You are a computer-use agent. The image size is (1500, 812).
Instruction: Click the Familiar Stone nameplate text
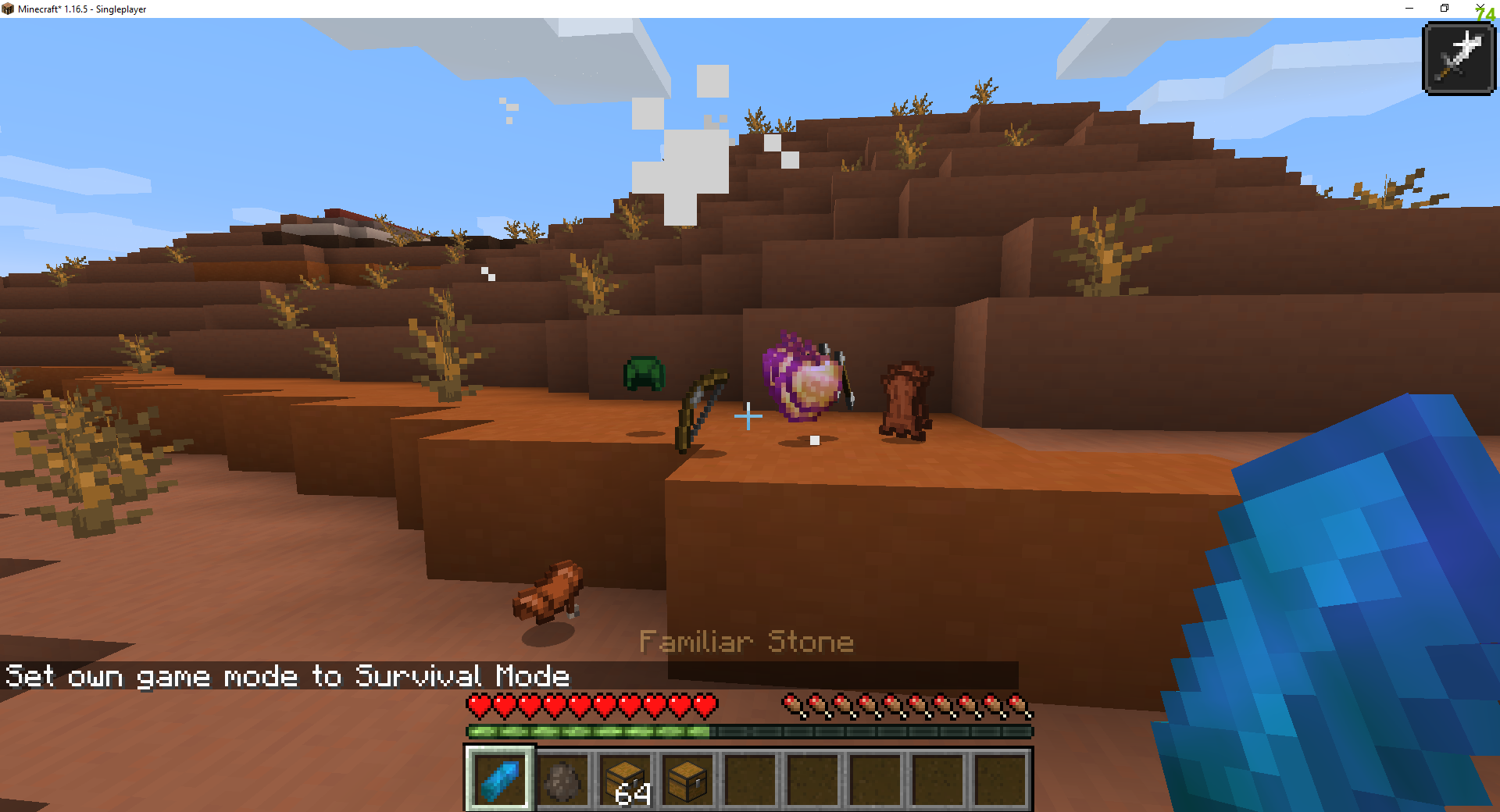click(747, 642)
